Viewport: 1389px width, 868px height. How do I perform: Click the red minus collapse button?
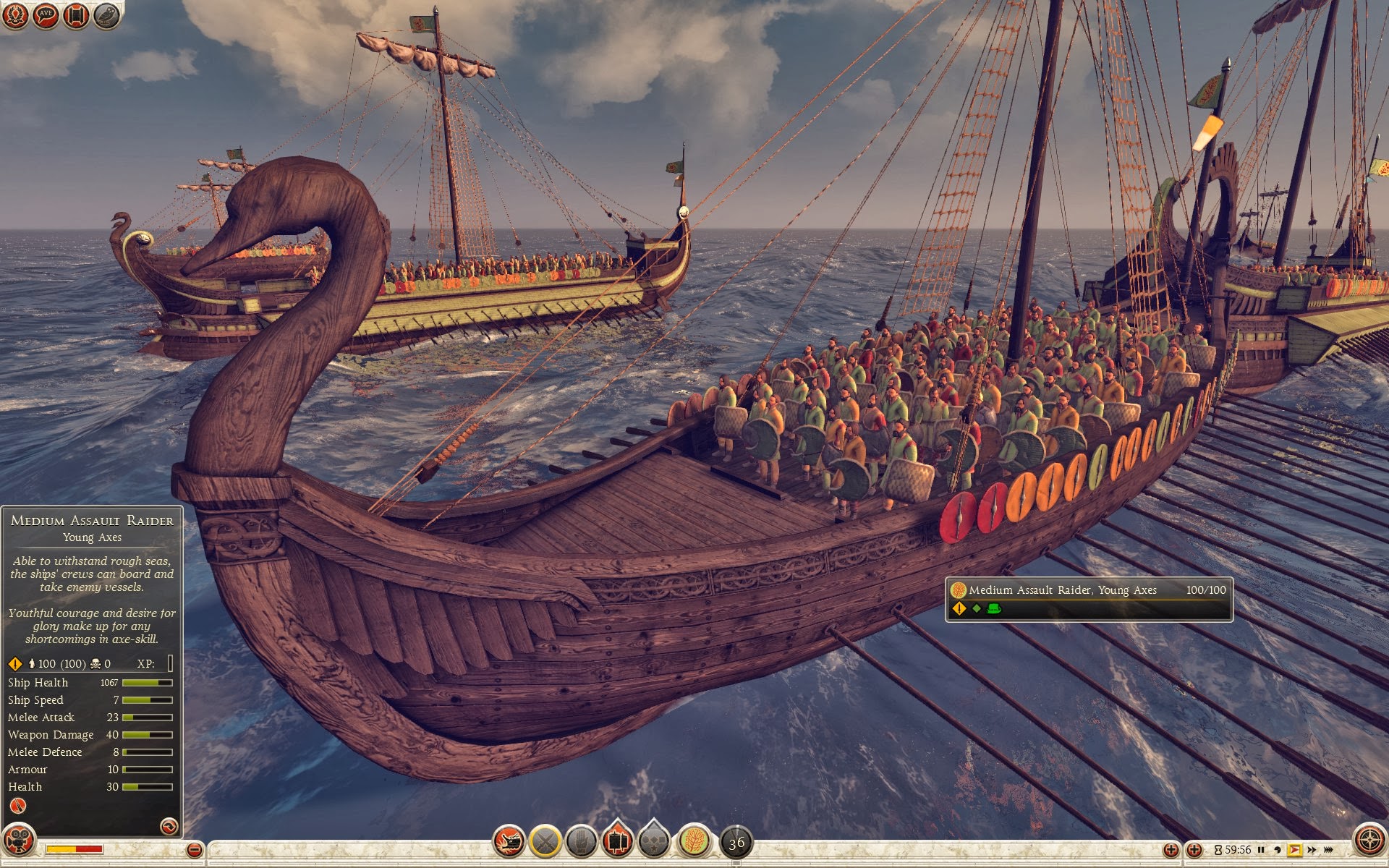click(194, 850)
